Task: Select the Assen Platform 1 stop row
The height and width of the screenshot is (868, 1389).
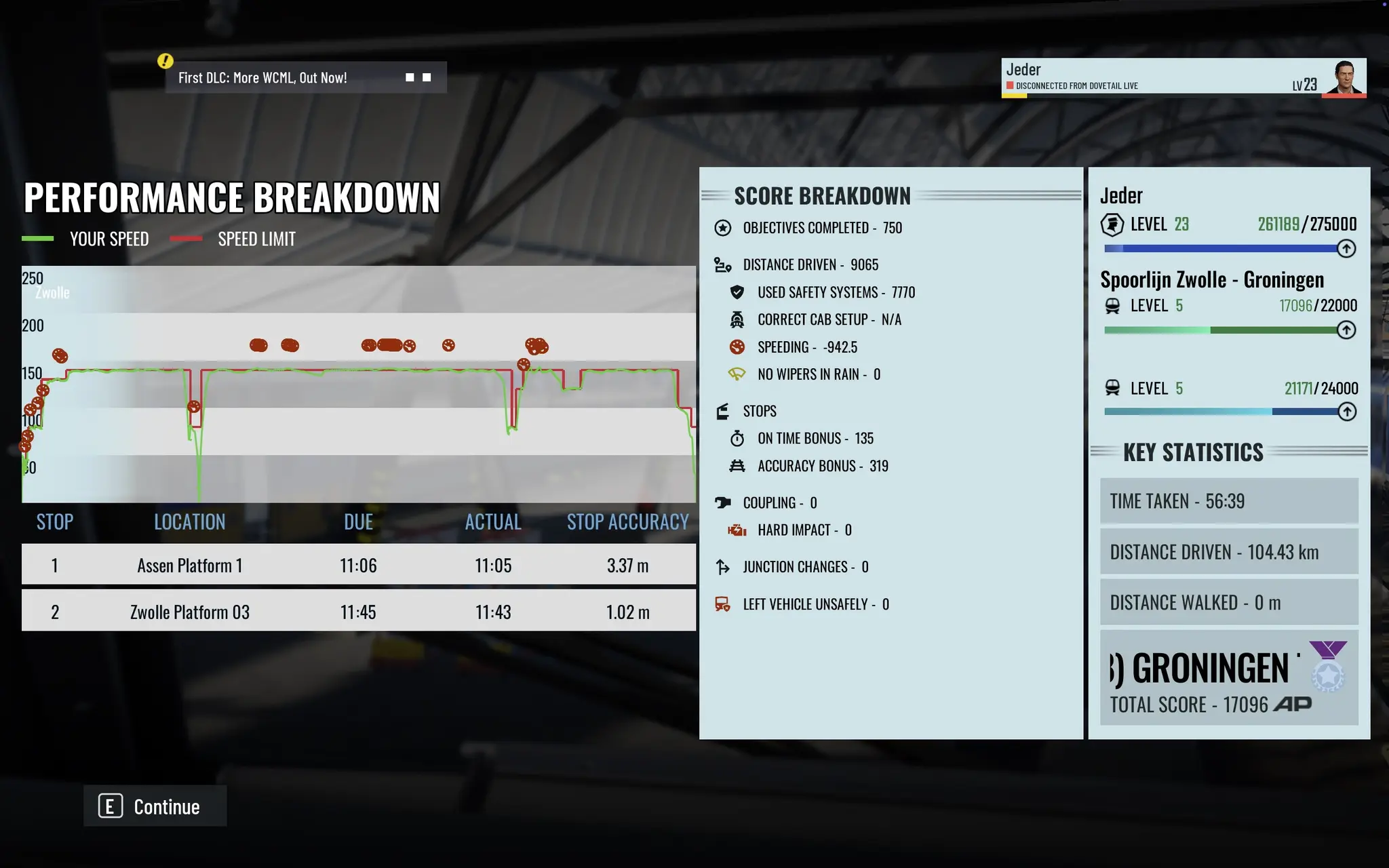Action: click(358, 565)
